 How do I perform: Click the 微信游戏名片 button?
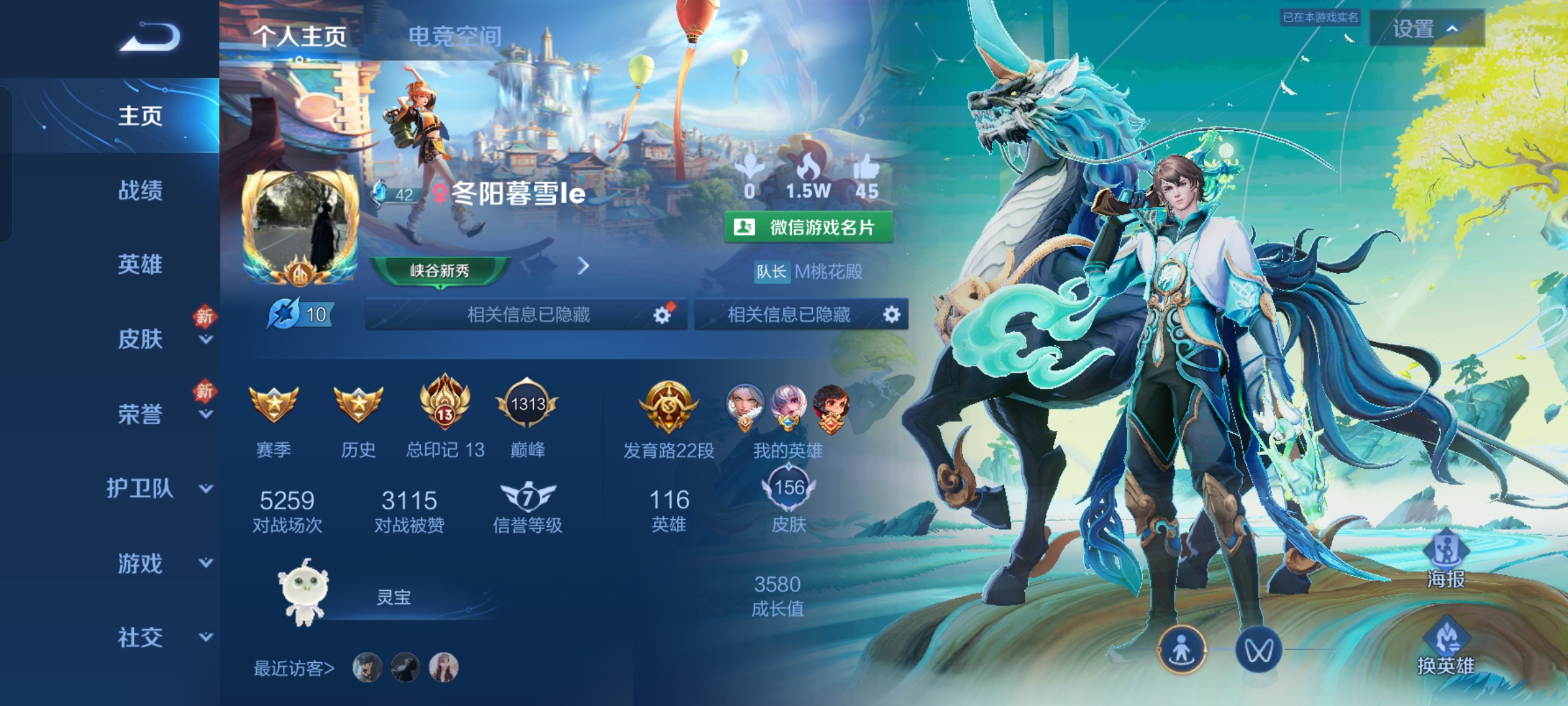[x=808, y=227]
